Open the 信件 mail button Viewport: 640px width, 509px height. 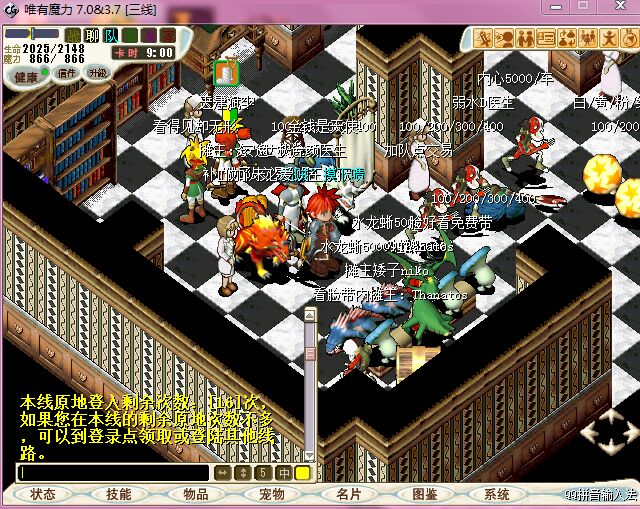67,73
